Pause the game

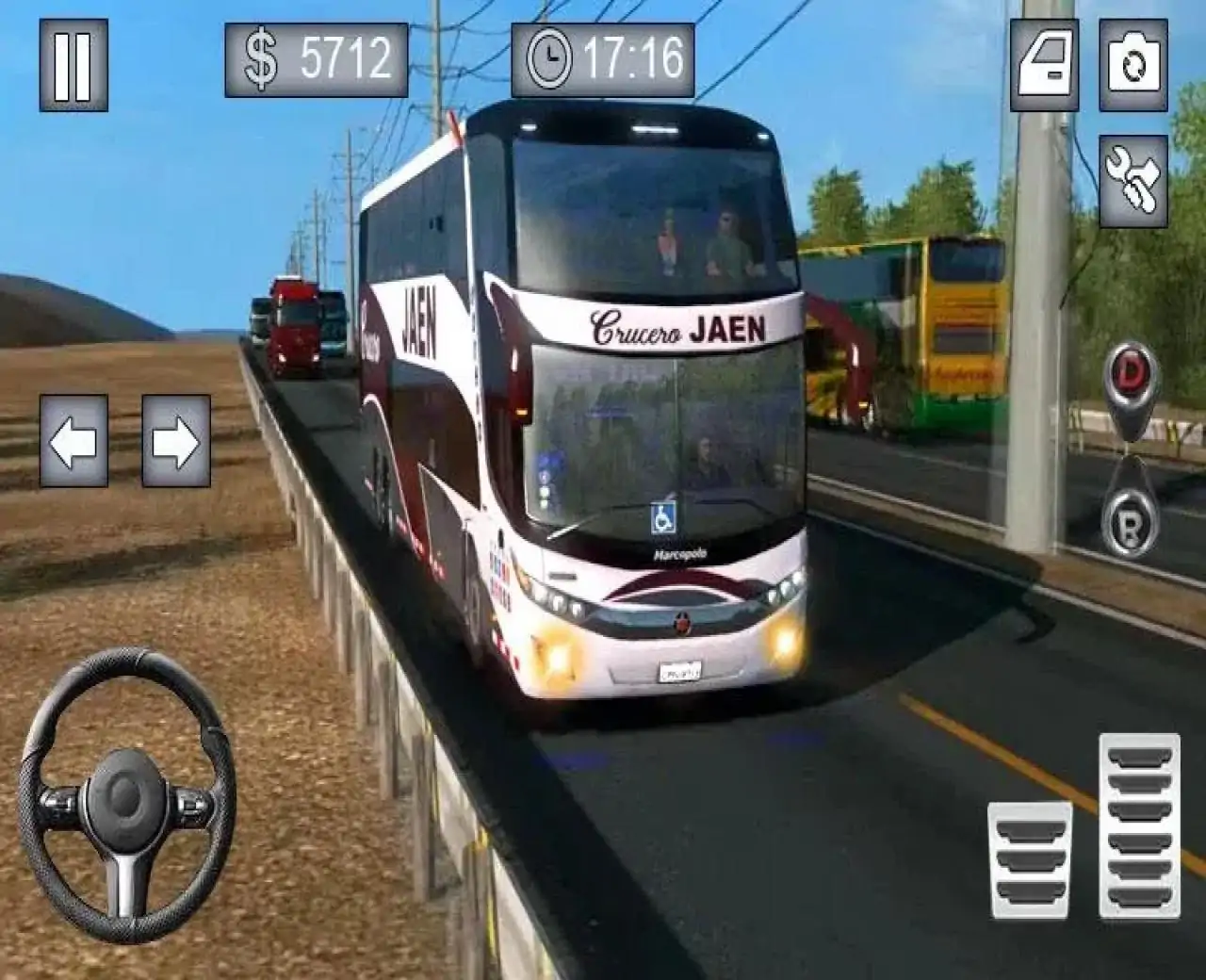[73, 65]
